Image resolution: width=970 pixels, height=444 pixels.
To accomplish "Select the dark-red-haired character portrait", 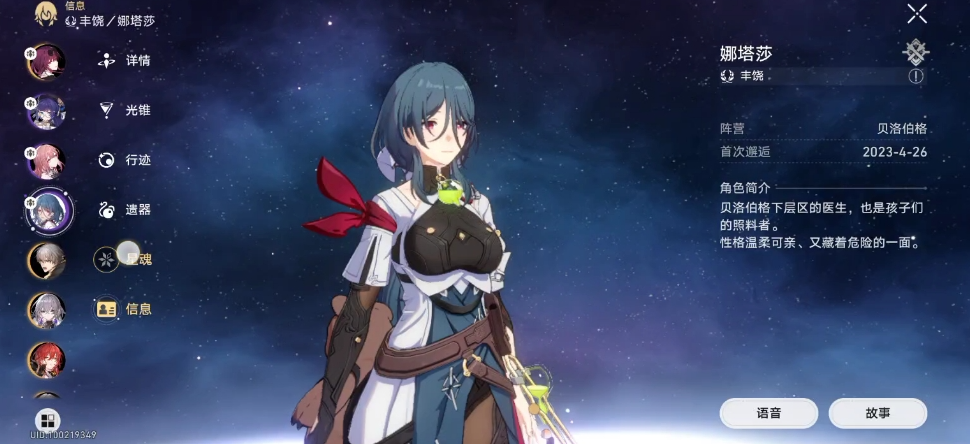I will 45,61.
